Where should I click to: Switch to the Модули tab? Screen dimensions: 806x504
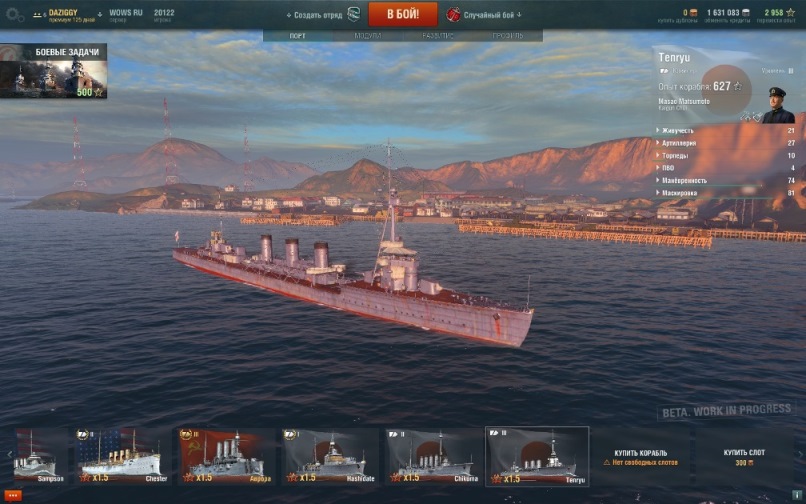367,36
